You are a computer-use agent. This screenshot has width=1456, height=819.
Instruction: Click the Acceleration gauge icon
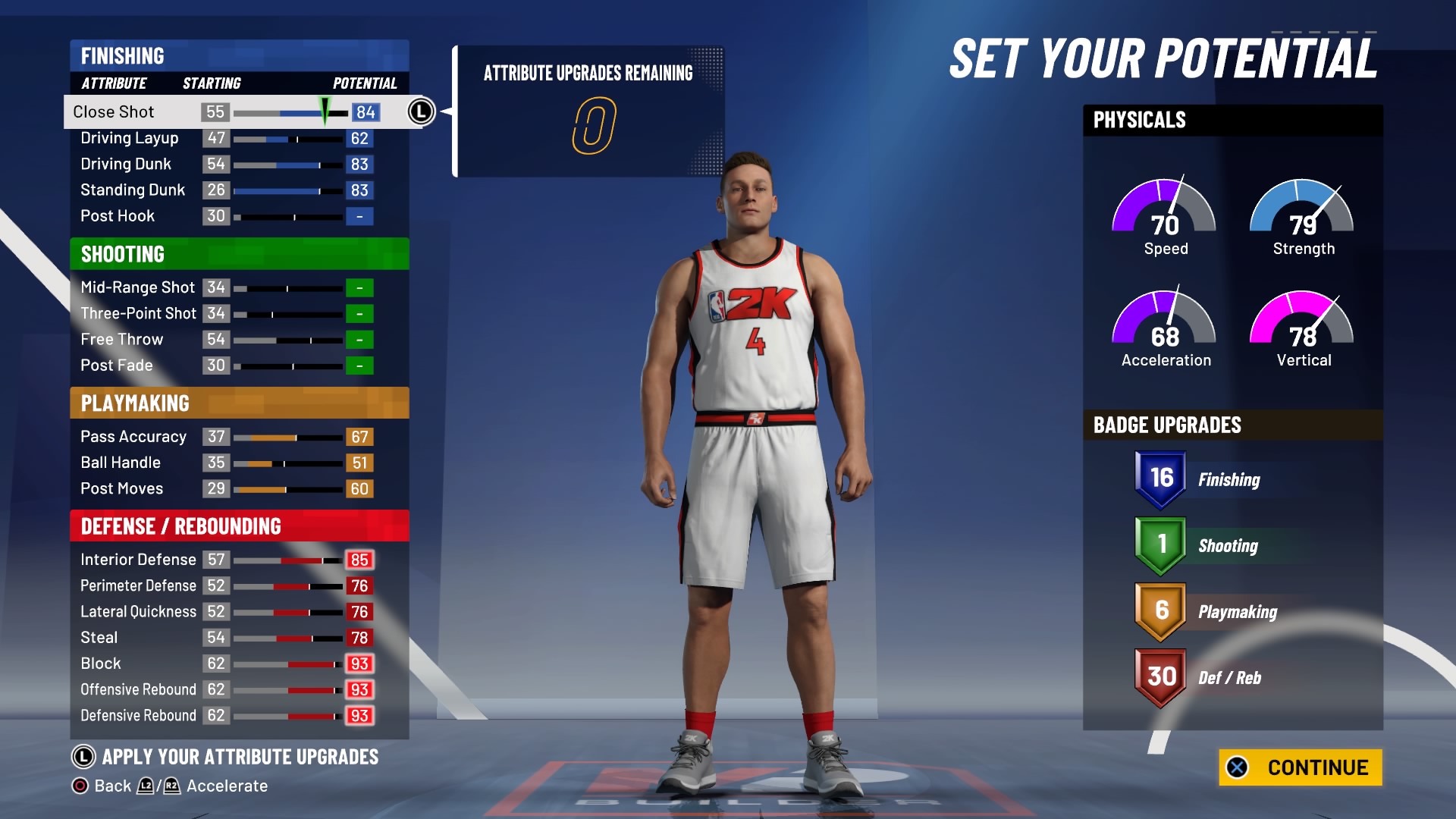[1165, 328]
